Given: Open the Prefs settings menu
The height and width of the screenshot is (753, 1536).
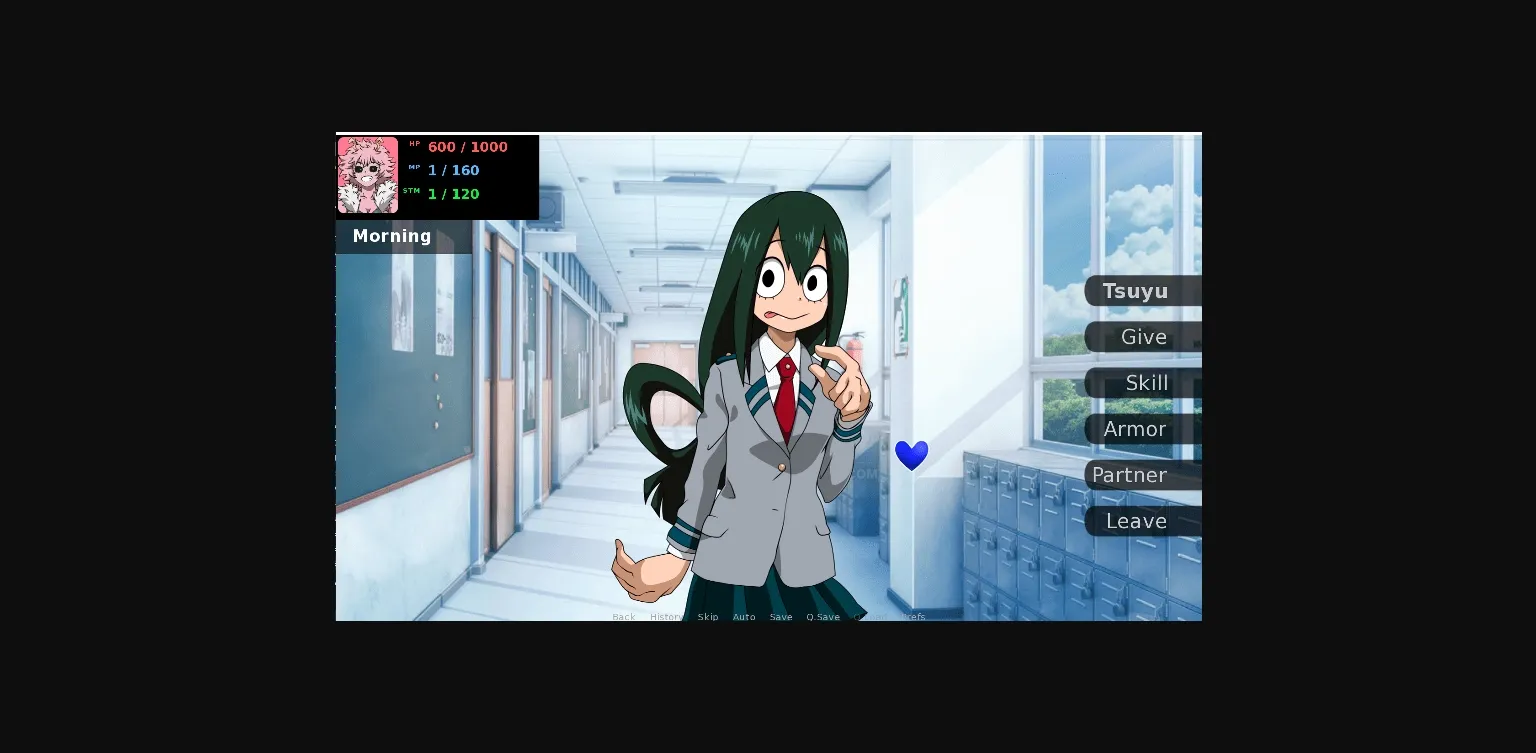Looking at the screenshot, I should 913,617.
